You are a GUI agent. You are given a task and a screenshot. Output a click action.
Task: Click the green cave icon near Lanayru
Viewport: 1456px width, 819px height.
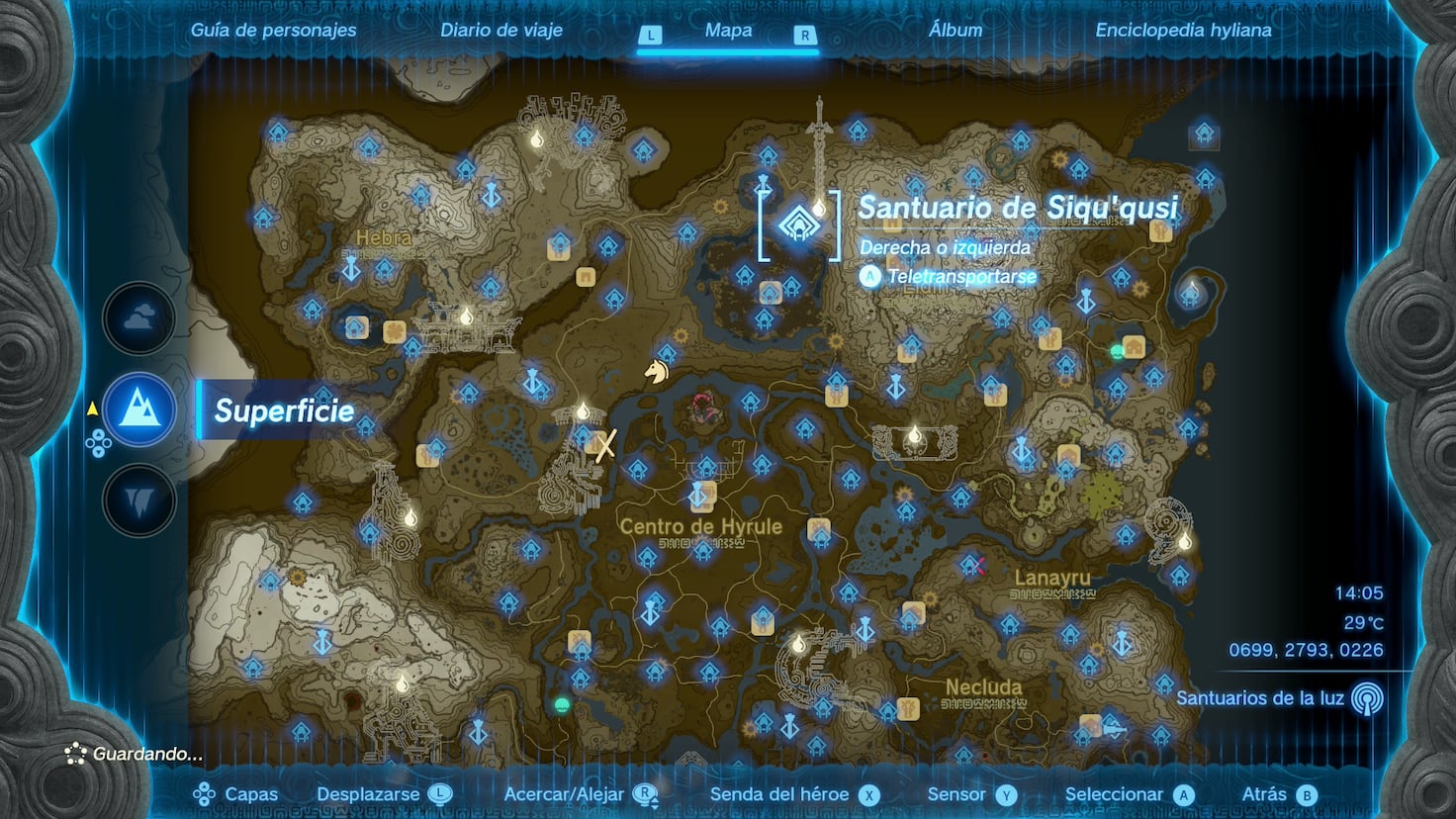(x=1117, y=350)
